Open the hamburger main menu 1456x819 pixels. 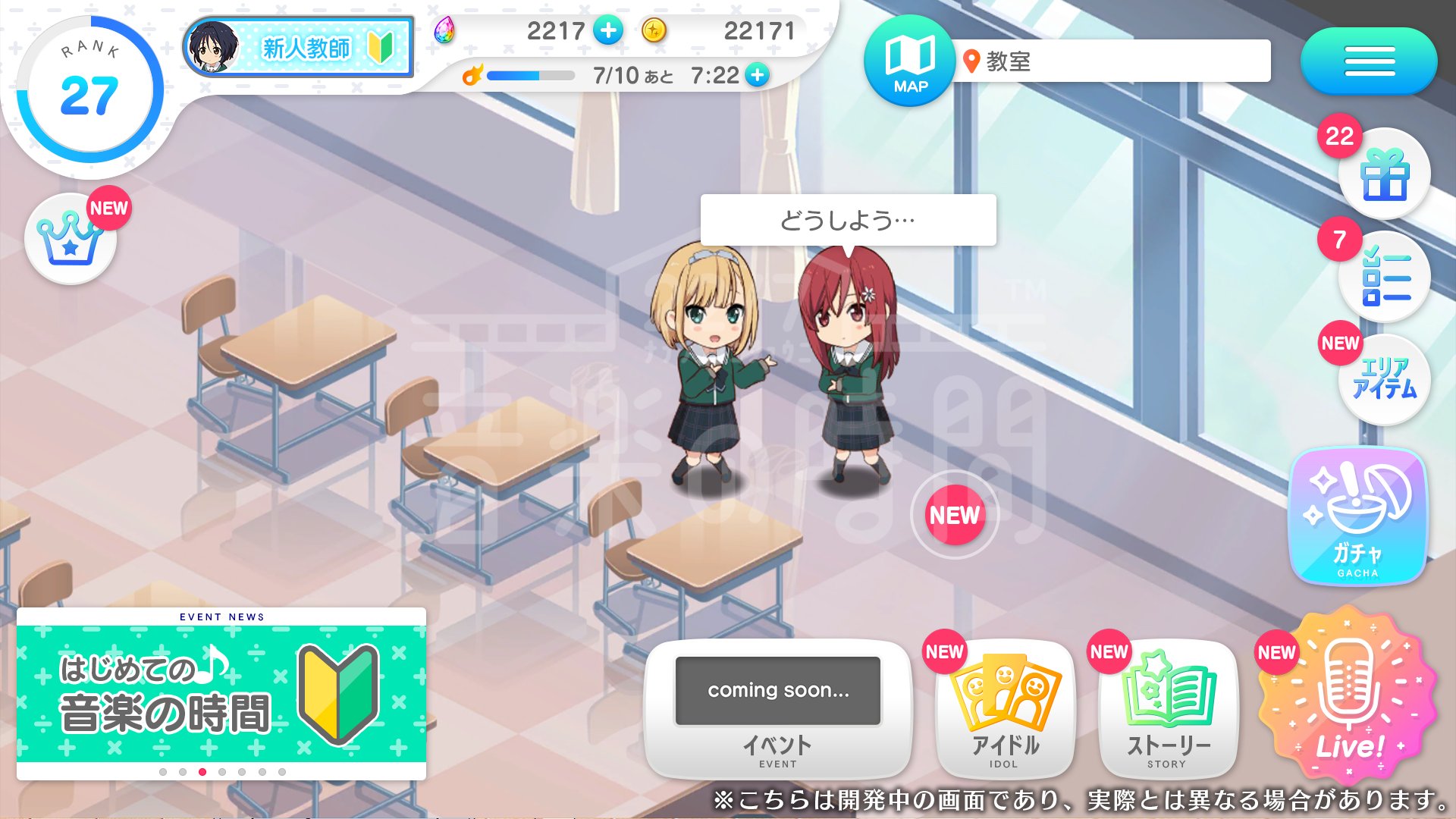1369,61
